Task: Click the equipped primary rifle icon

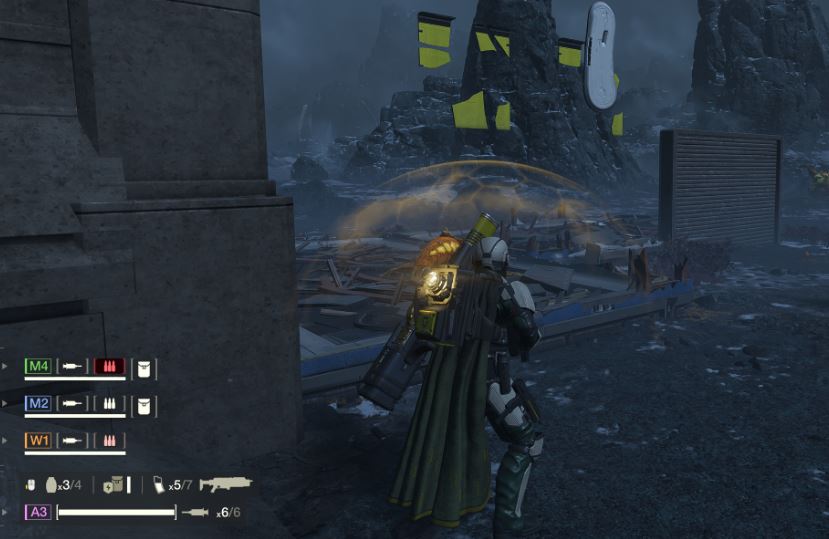Action: (224, 484)
